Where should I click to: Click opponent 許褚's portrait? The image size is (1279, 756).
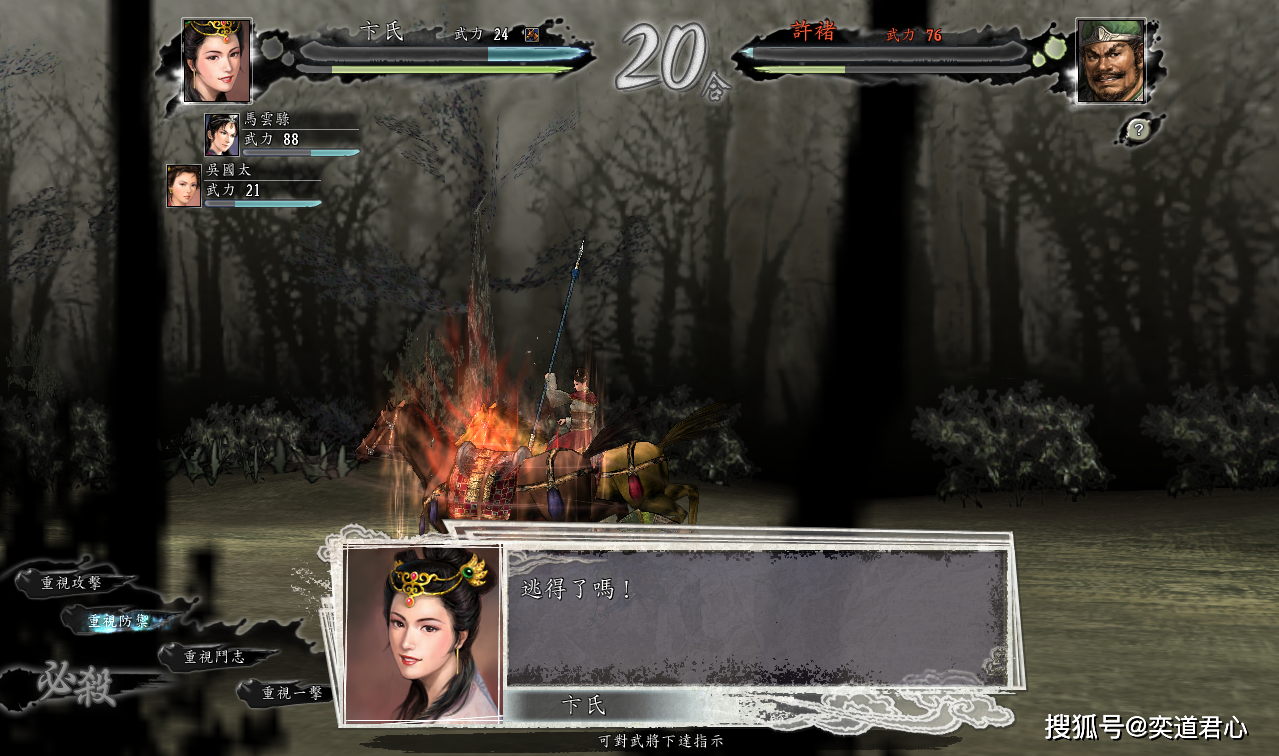coord(1111,60)
